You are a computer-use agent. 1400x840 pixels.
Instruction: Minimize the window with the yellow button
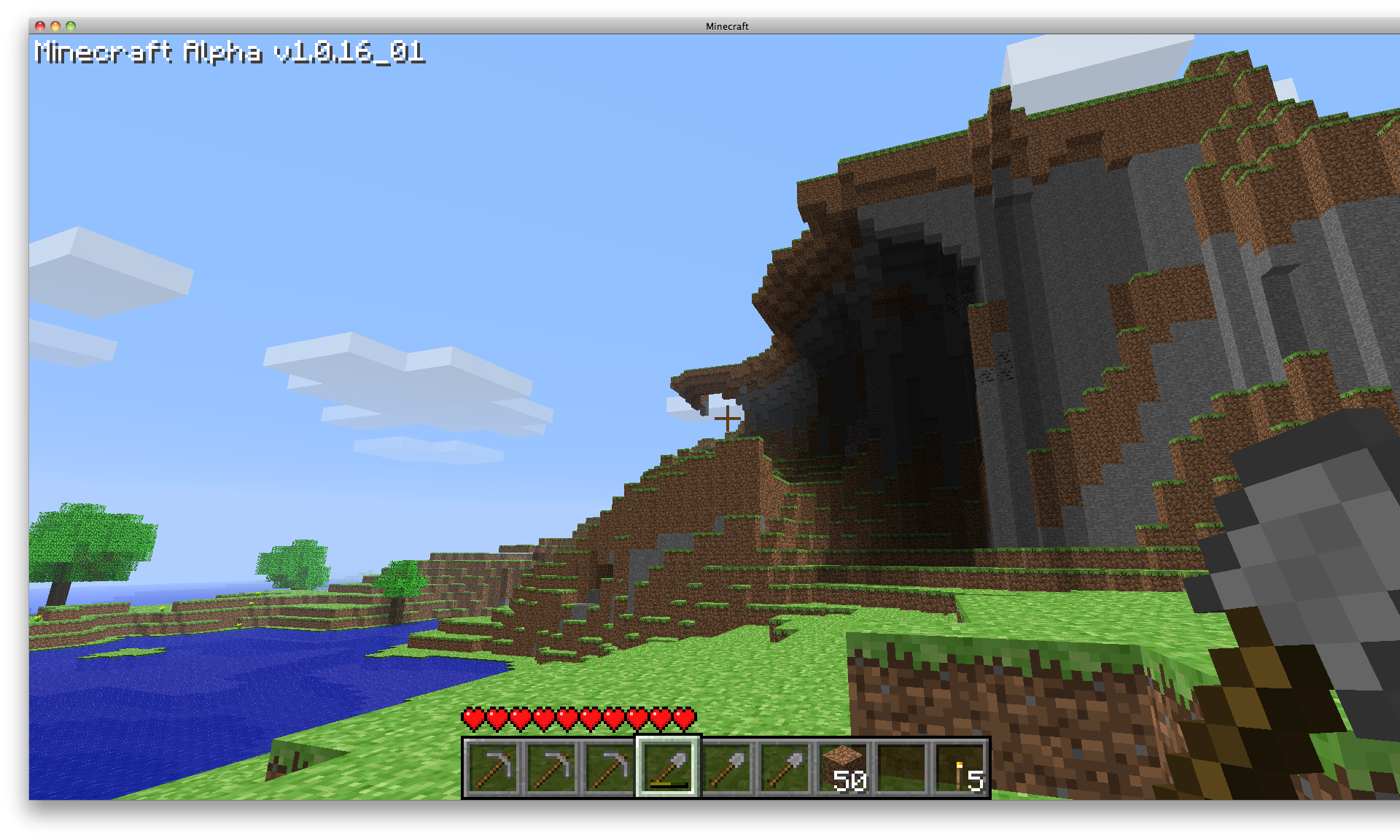point(55,26)
